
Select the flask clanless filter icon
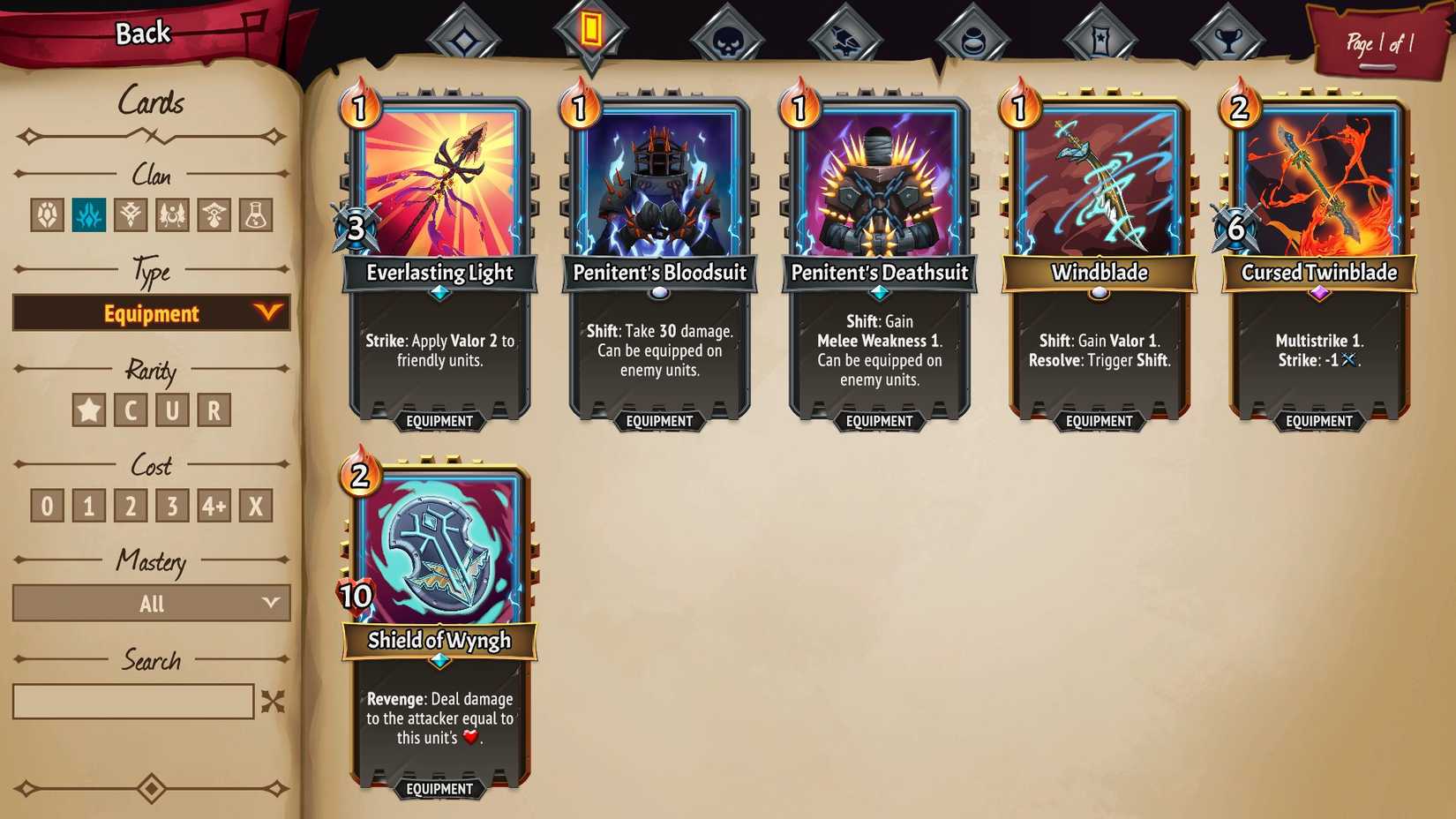coord(257,214)
